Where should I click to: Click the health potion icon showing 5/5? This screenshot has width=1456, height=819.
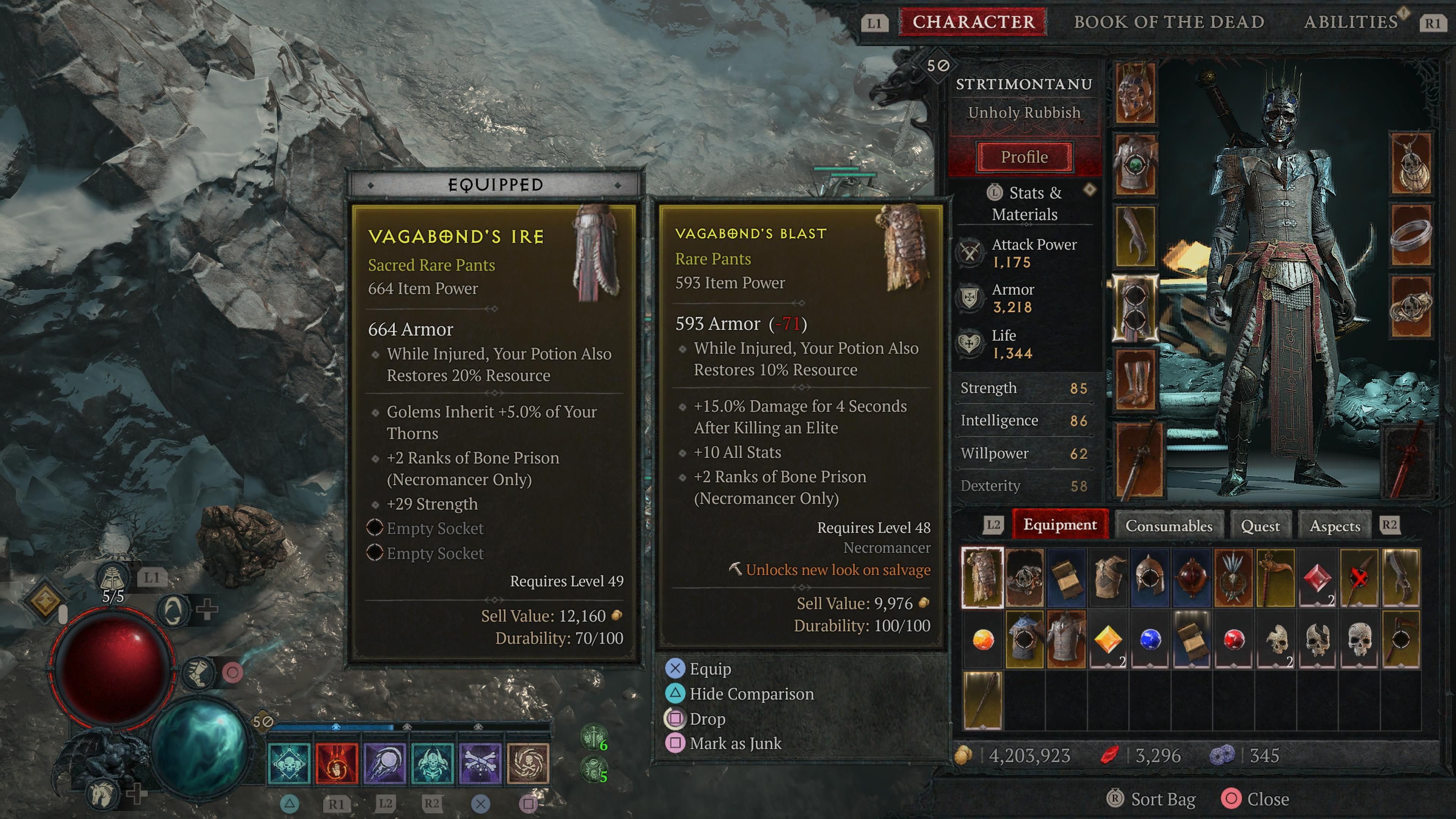tap(112, 577)
